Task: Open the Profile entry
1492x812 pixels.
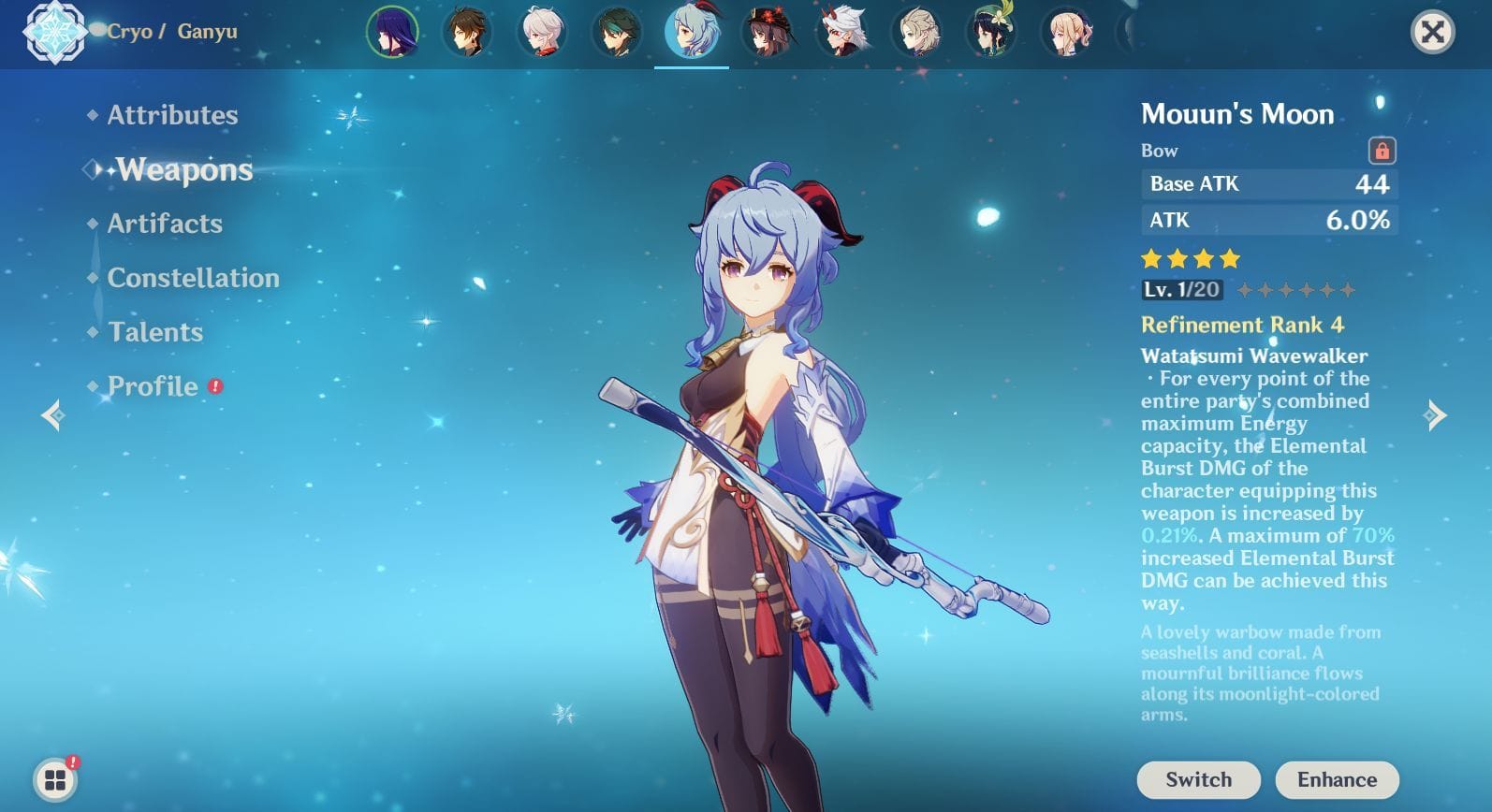Action: point(153,386)
